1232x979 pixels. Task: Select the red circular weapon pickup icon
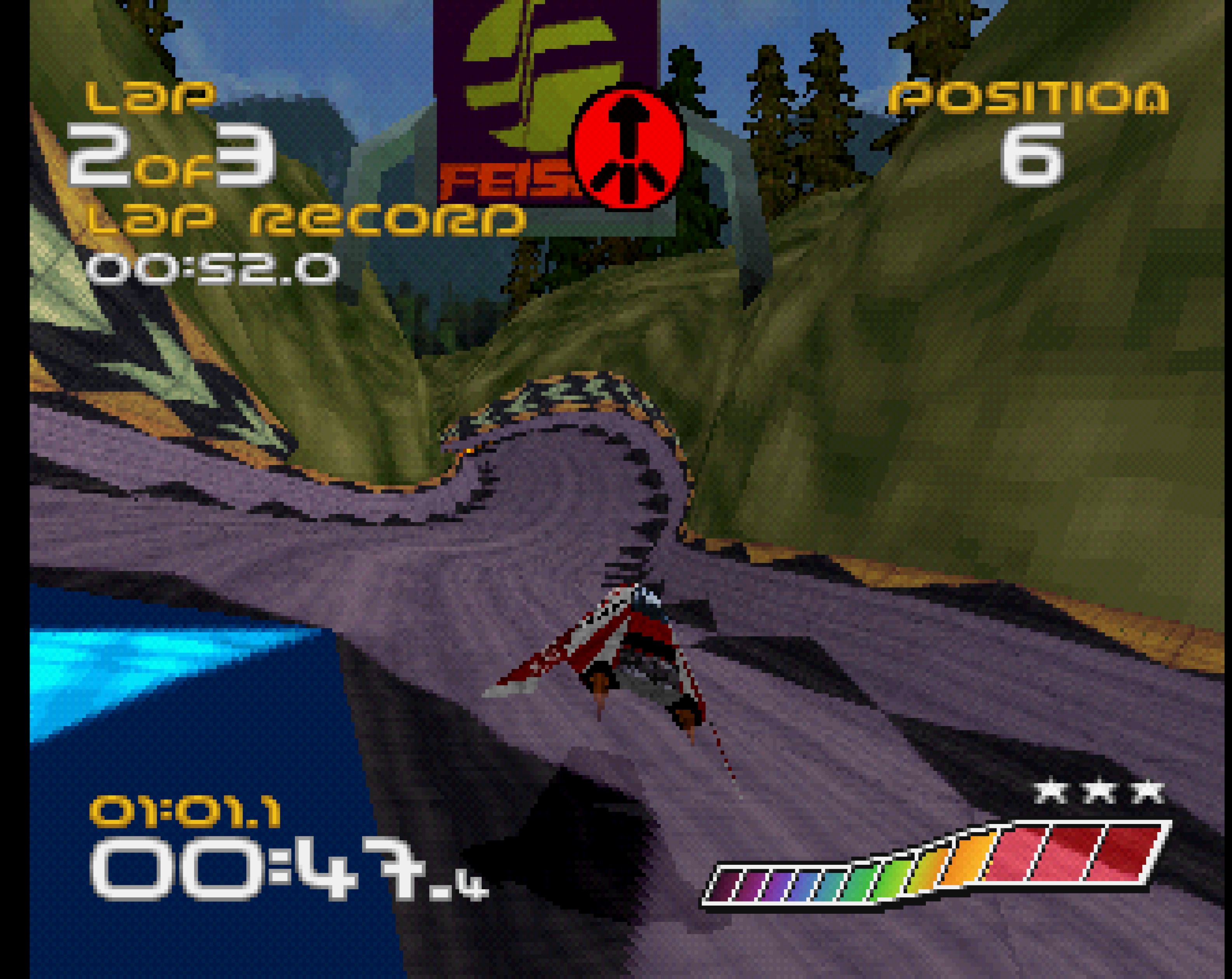pos(629,148)
